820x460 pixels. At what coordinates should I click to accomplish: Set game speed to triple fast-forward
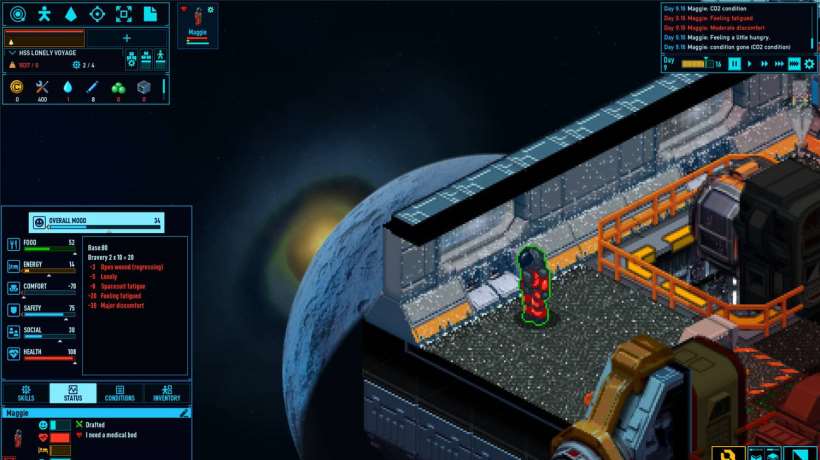(780, 64)
